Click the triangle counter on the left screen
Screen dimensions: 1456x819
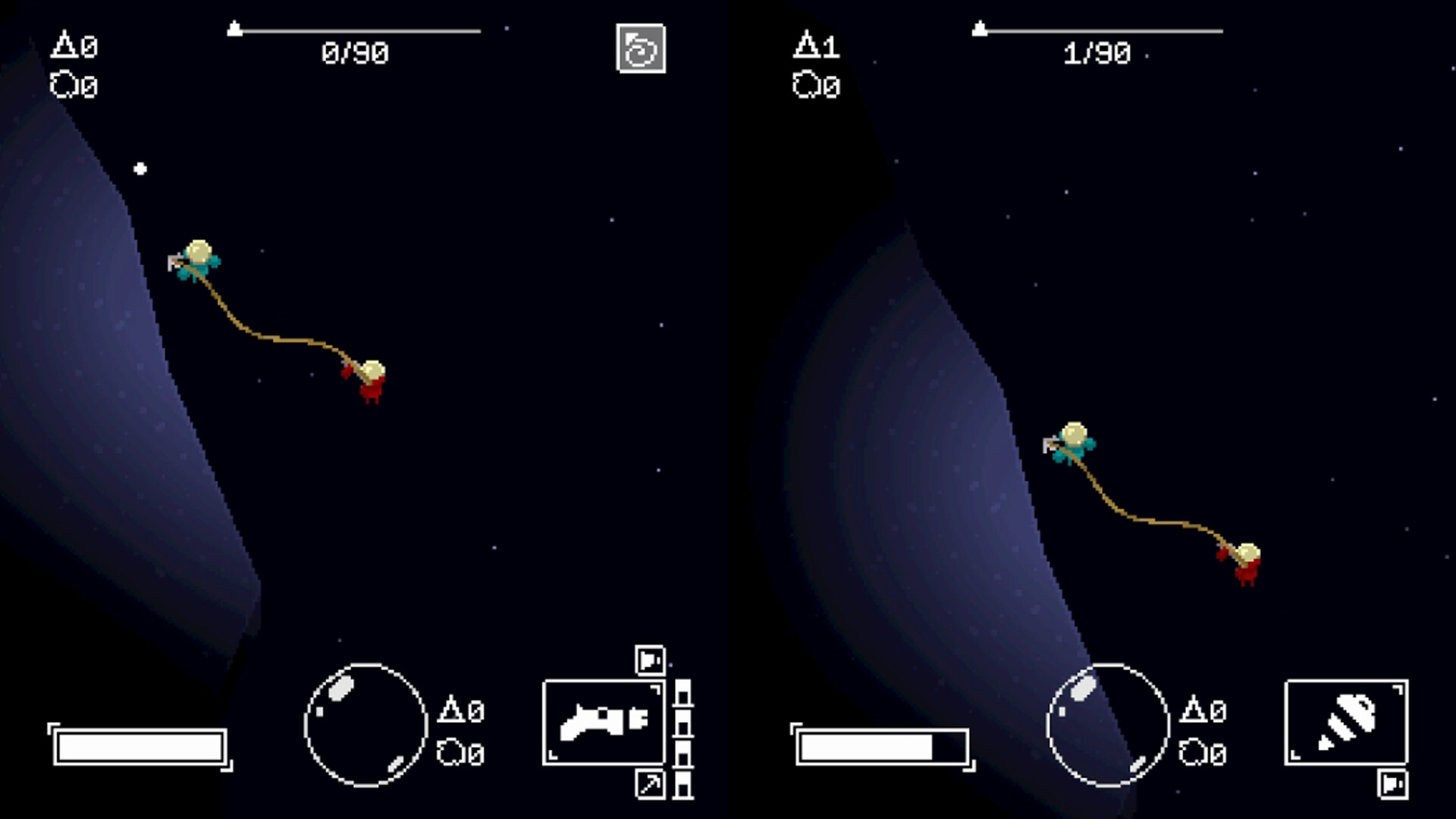[x=76, y=45]
